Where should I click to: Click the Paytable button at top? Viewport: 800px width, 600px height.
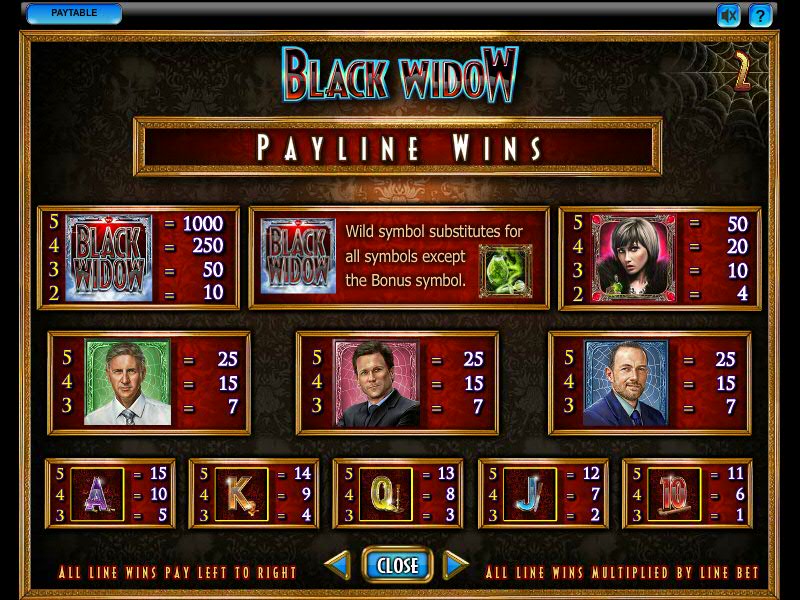pyautogui.click(x=74, y=14)
